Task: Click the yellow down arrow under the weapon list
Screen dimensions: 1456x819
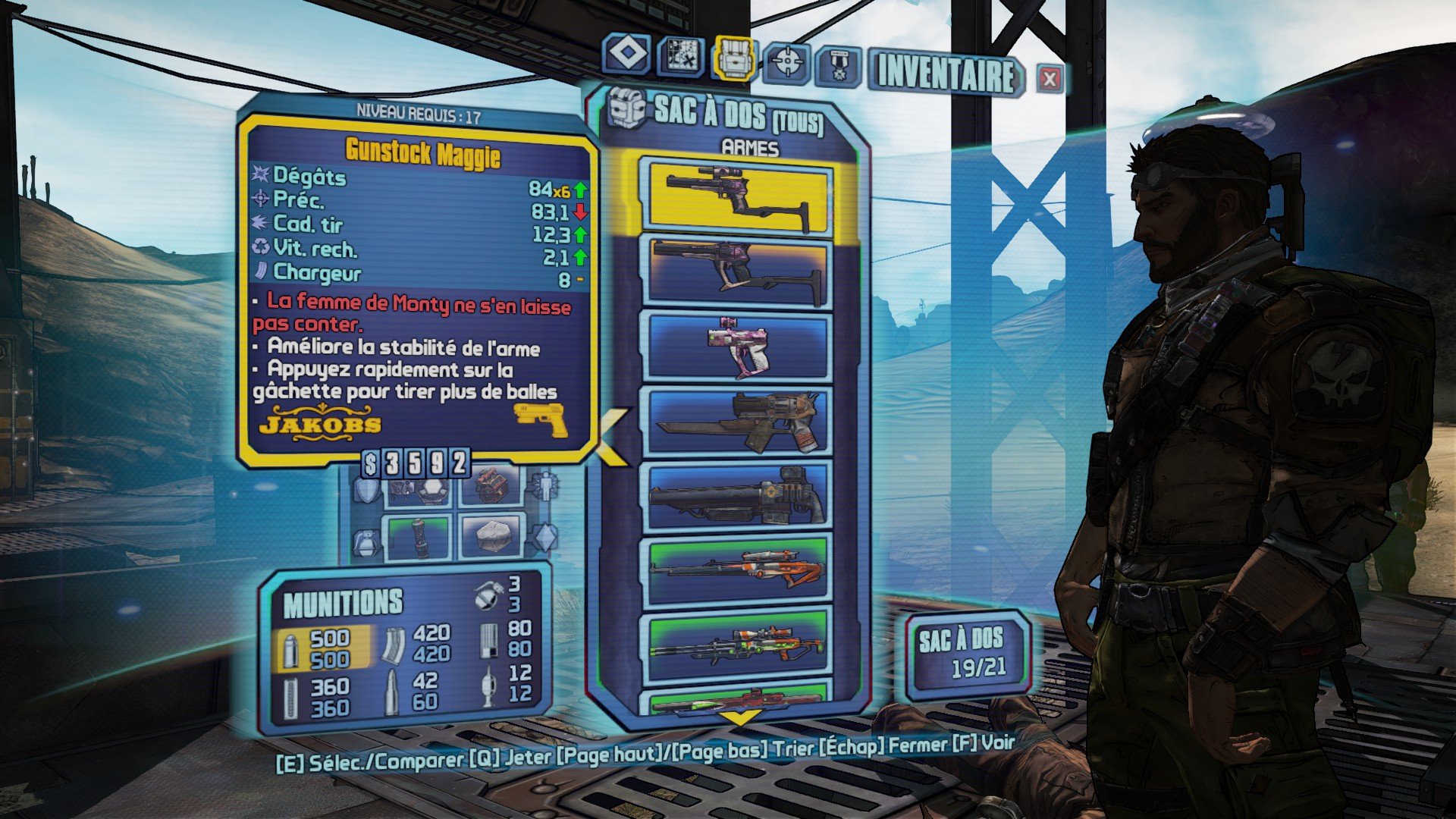Action: (739, 717)
